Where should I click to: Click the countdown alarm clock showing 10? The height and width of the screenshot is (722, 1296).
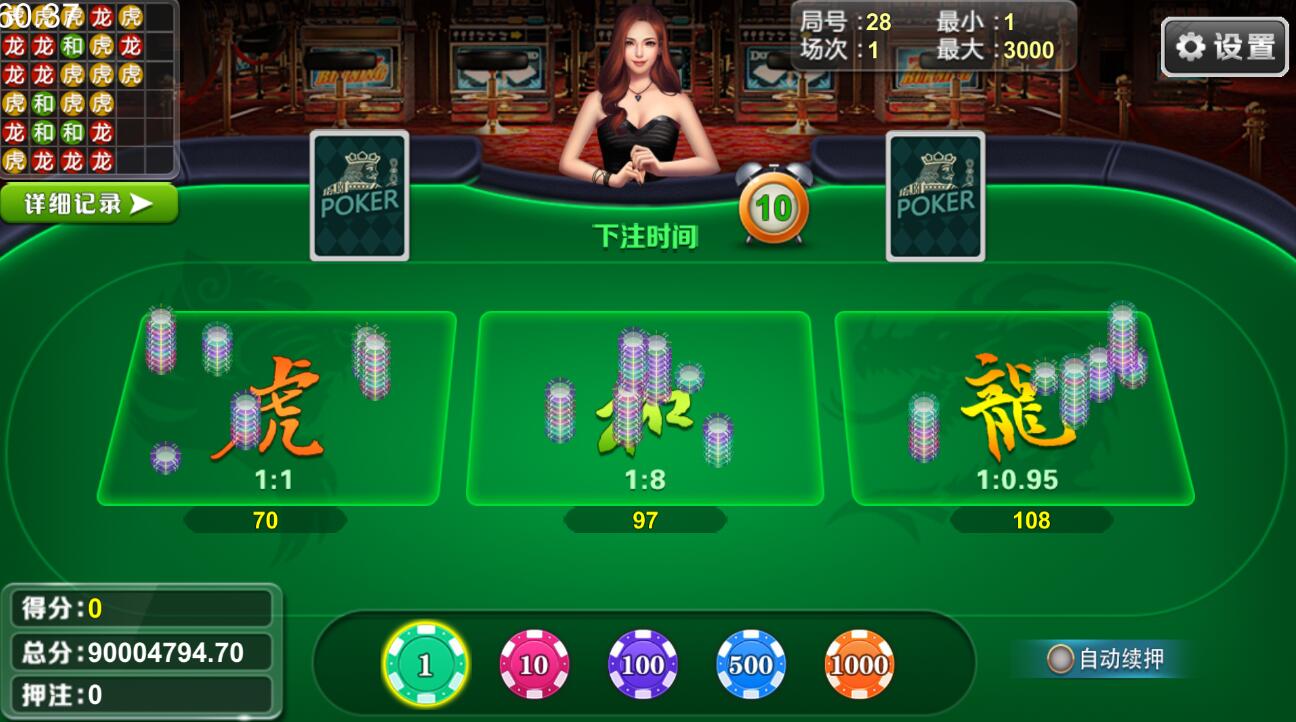[771, 206]
